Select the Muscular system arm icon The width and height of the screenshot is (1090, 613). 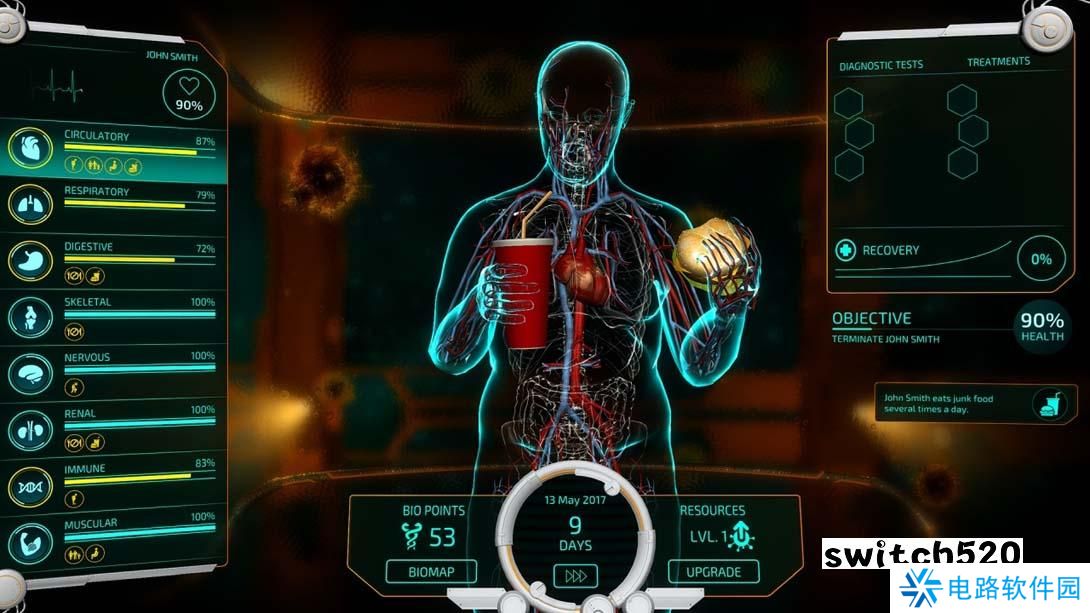point(30,540)
